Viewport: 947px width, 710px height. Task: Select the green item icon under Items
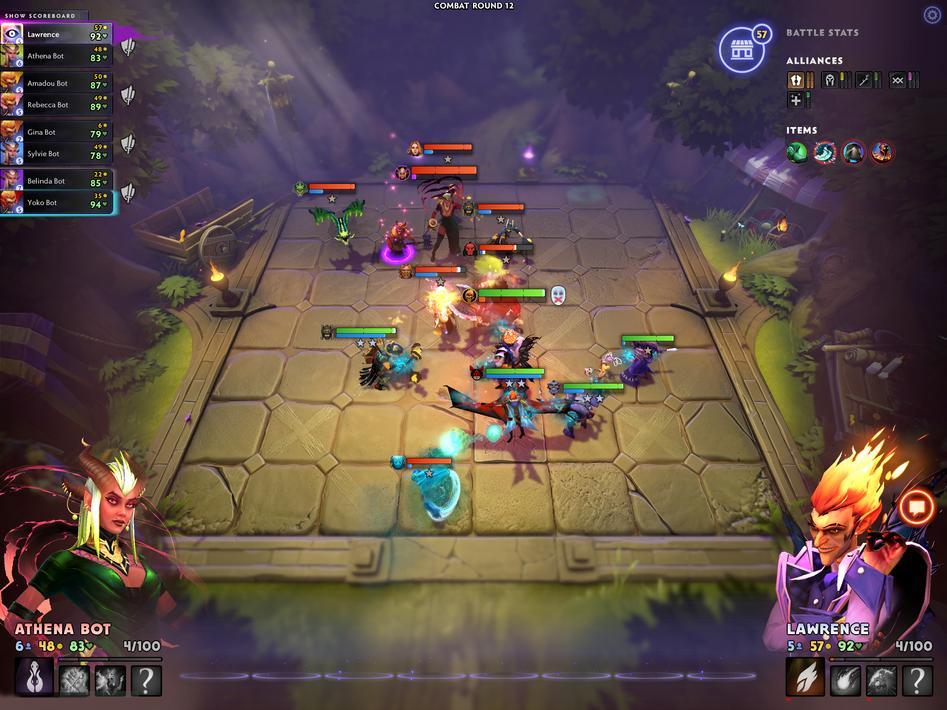click(x=797, y=152)
